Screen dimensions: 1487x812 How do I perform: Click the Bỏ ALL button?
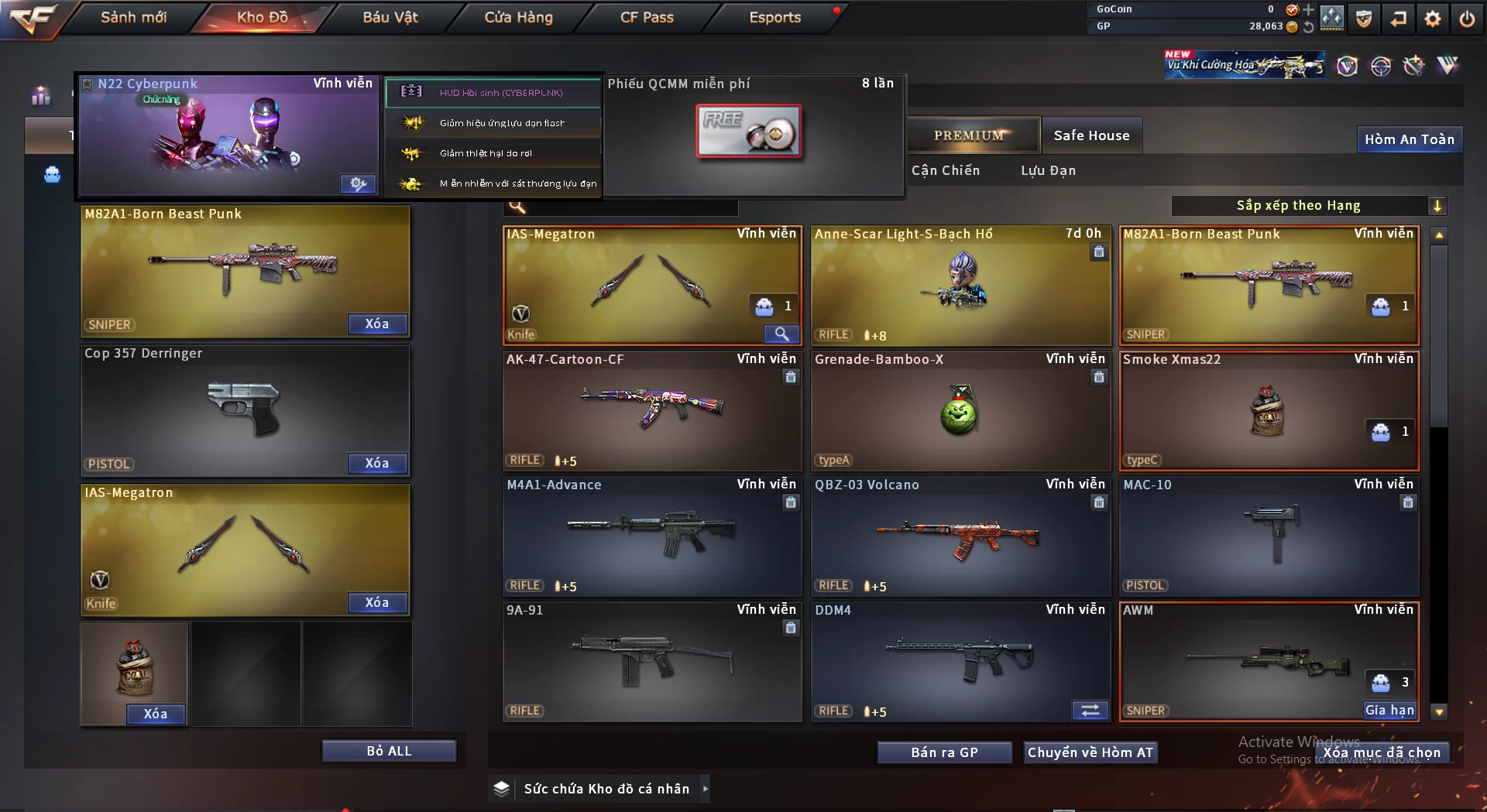click(389, 751)
